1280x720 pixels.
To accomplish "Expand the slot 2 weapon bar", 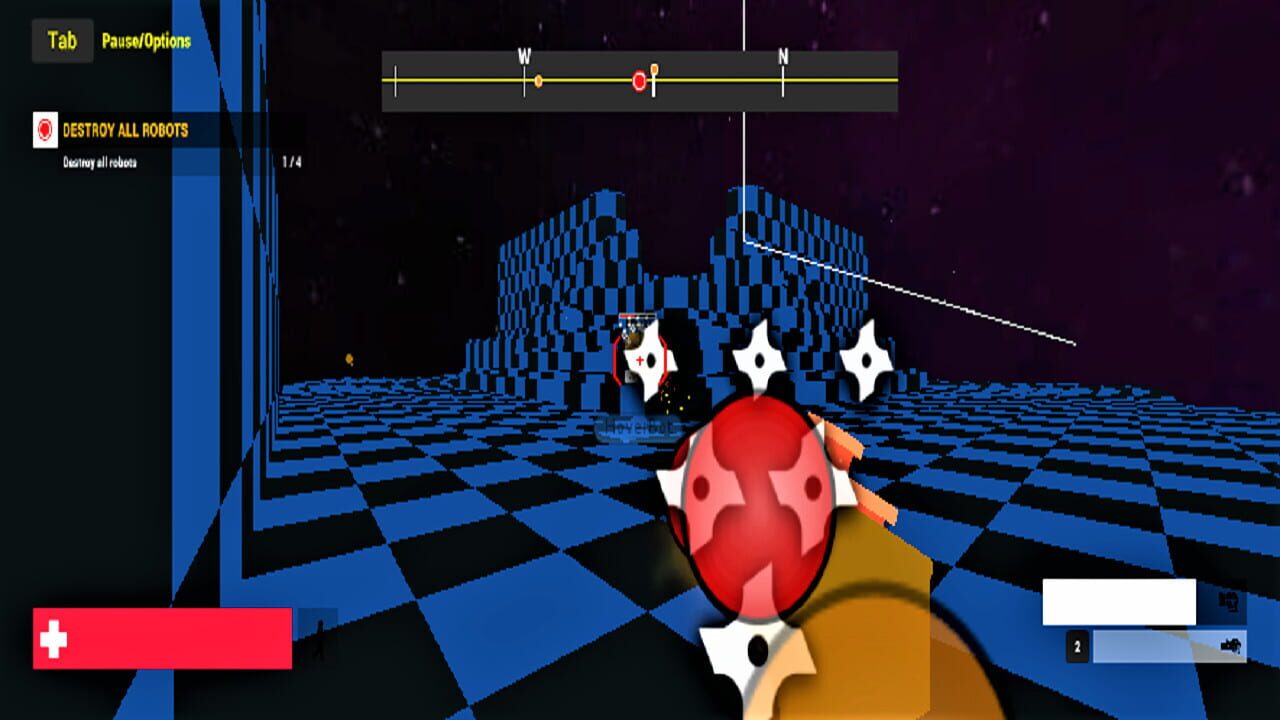I will tap(1170, 646).
